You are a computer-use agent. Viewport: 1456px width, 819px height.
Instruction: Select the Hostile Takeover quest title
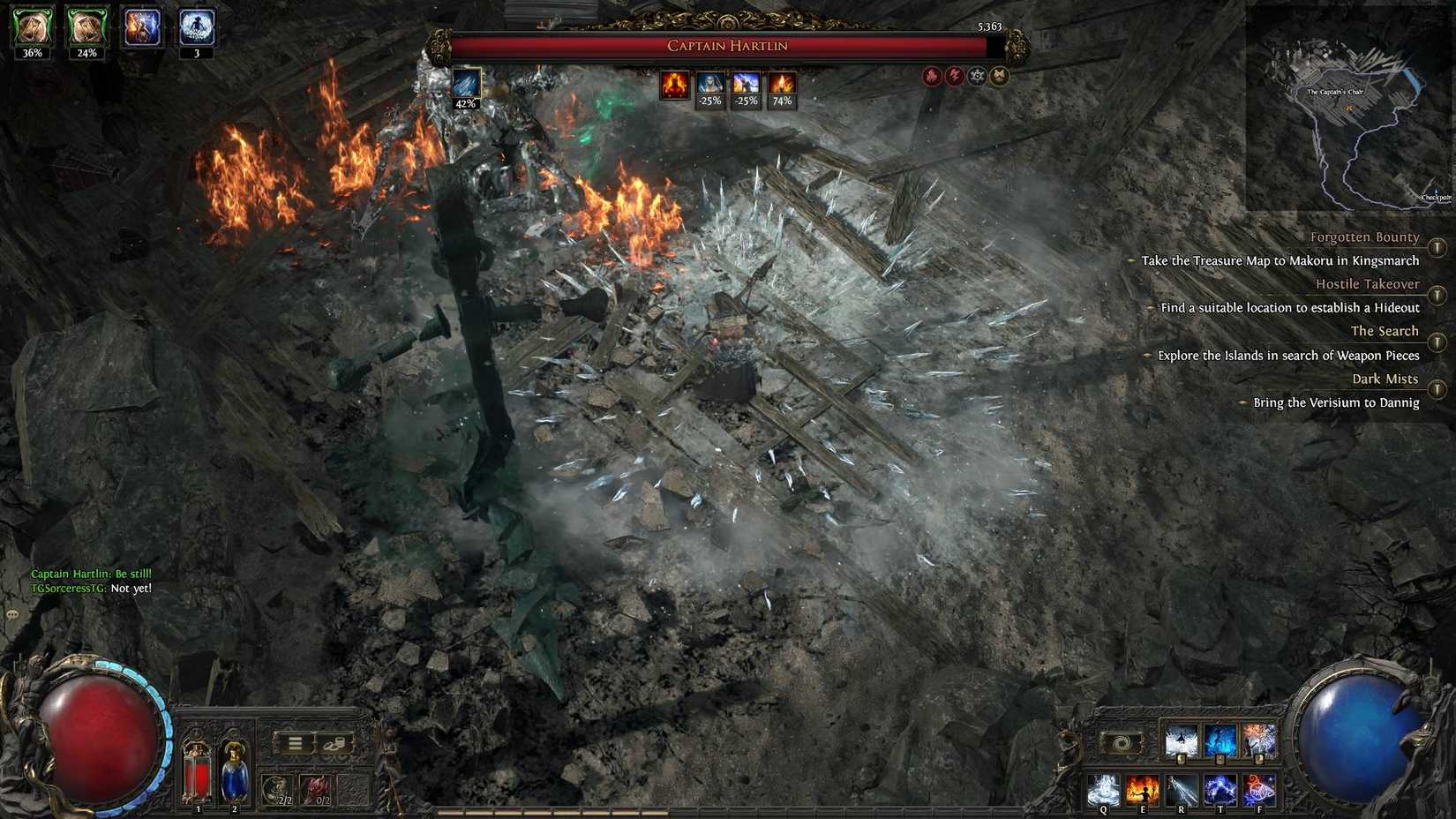pyautogui.click(x=1368, y=284)
